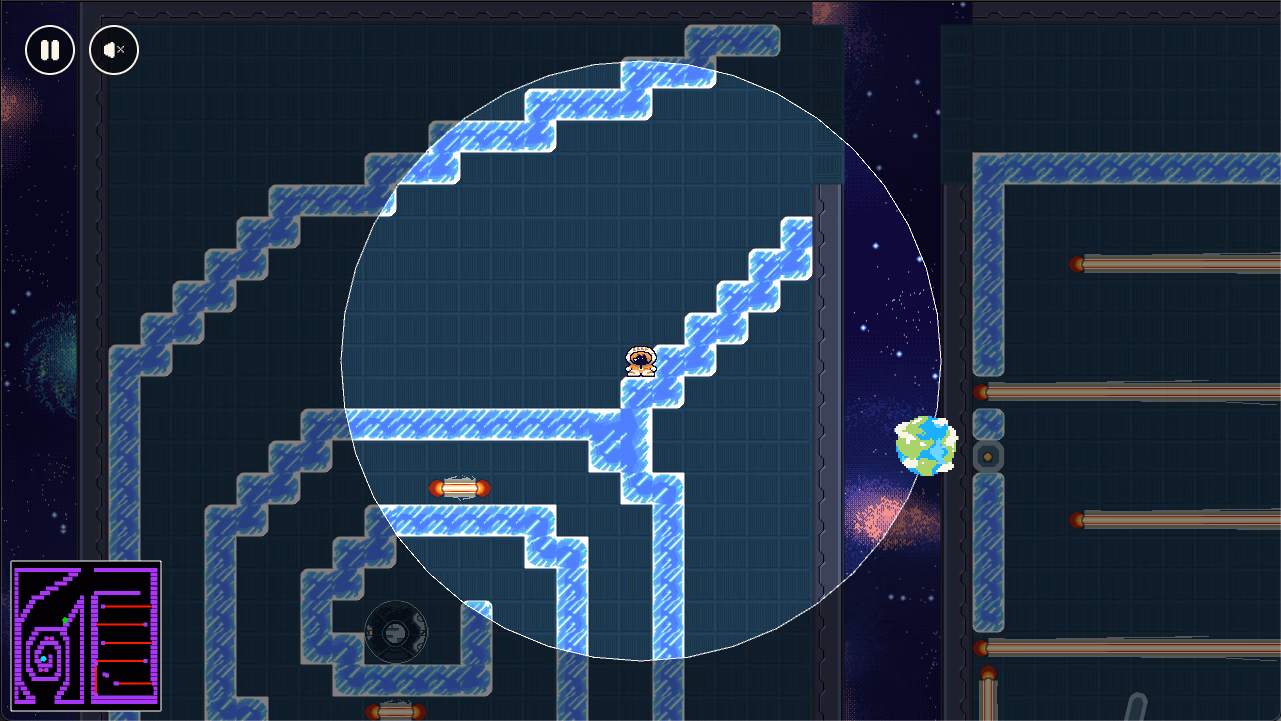Toggle pause using the circular pause control

coord(47,50)
